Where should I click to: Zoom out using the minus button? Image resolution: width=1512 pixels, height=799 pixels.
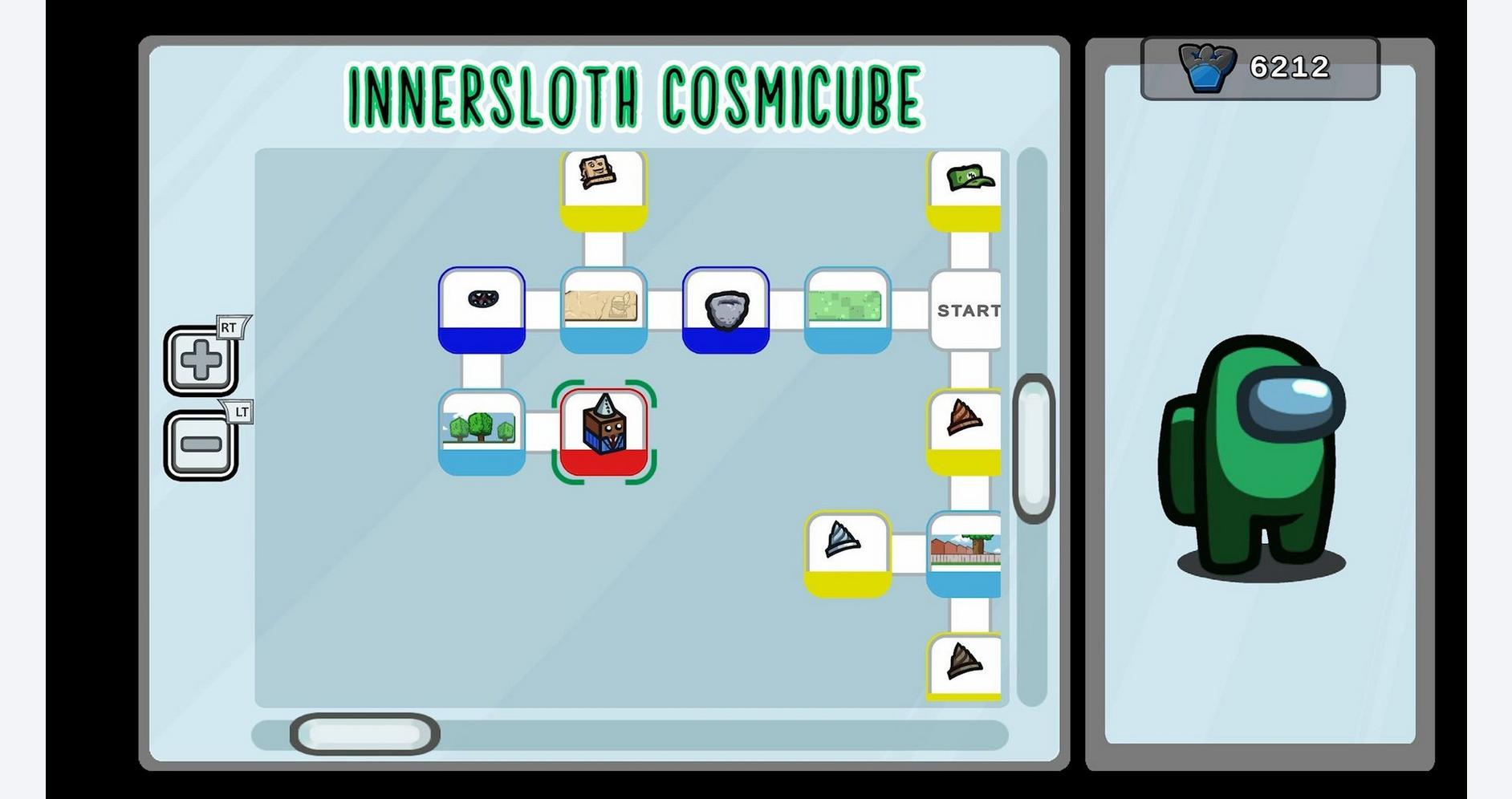tap(201, 444)
